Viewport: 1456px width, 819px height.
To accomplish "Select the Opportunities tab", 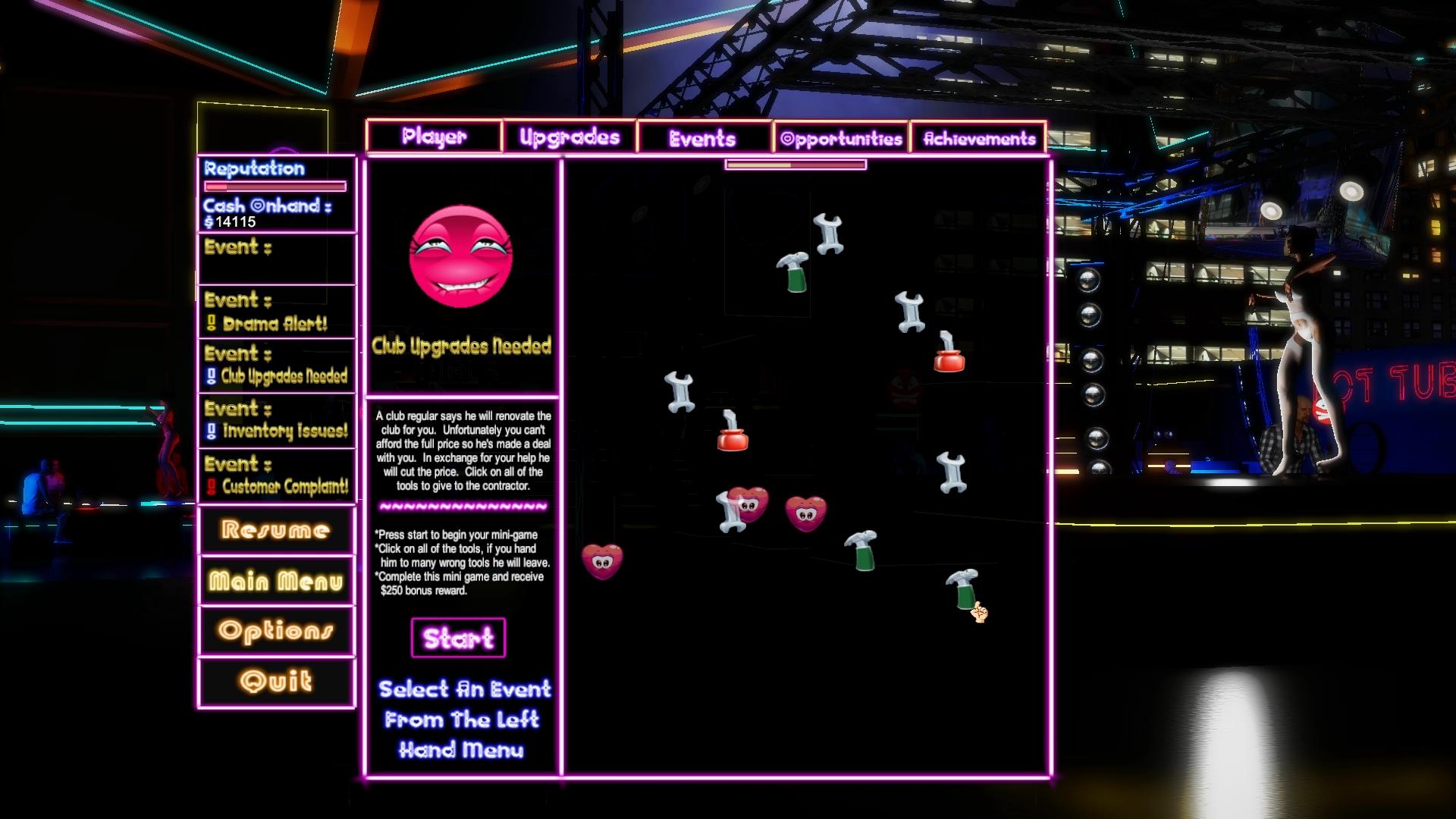I will click(x=839, y=138).
